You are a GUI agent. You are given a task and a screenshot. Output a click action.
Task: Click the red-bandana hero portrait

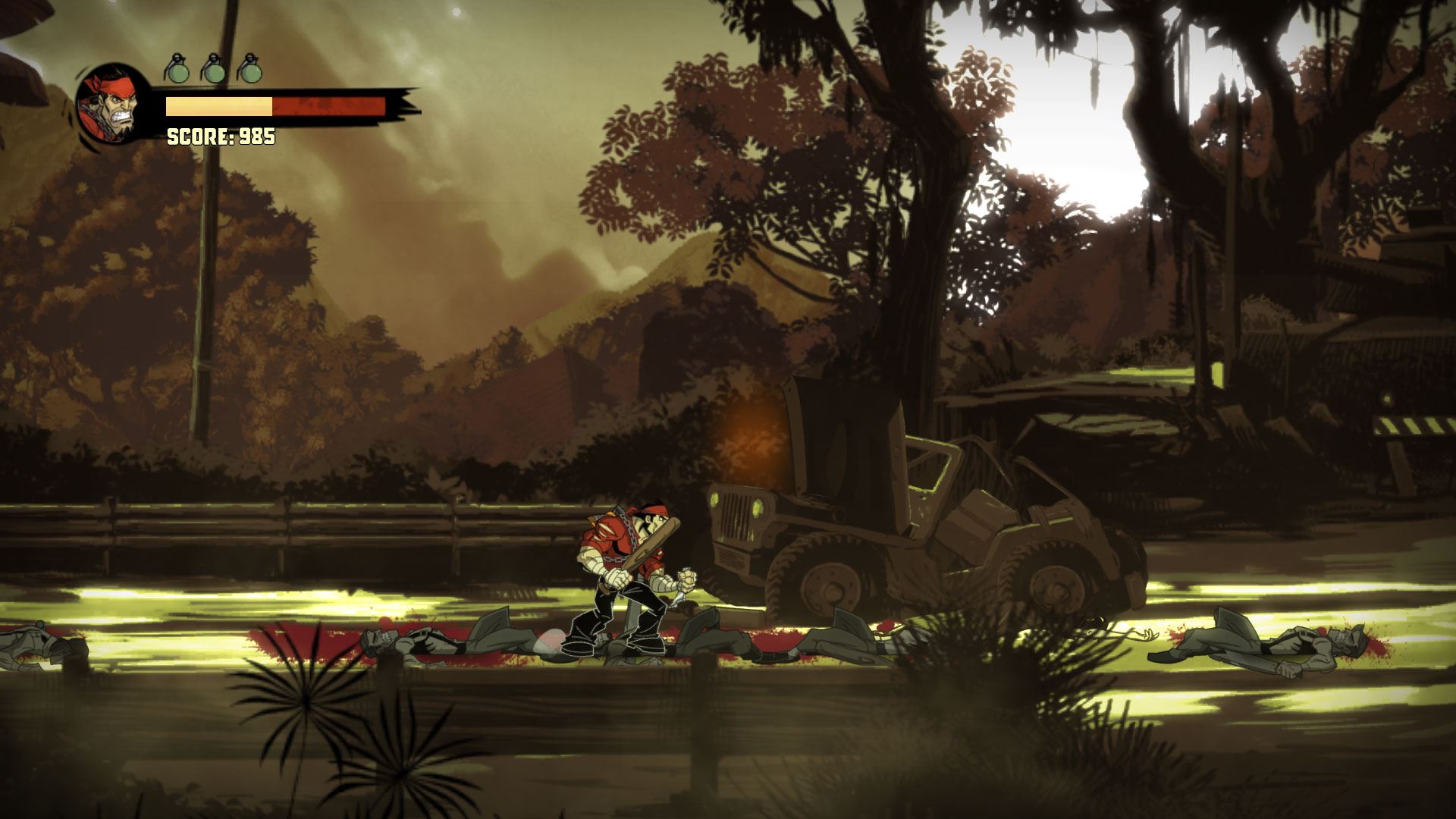112,105
